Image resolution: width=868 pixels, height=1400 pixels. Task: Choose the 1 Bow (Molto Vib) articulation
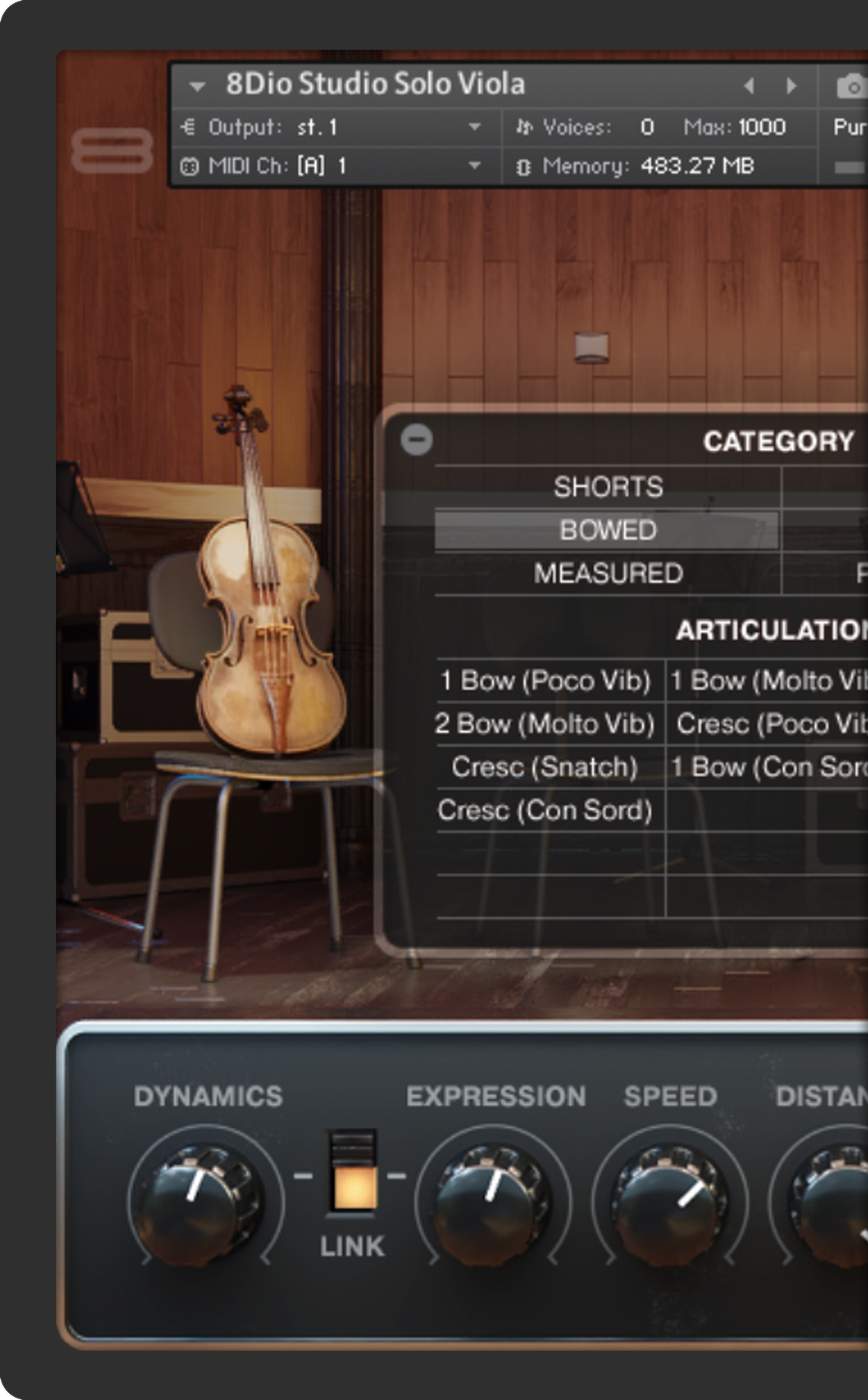coord(768,680)
